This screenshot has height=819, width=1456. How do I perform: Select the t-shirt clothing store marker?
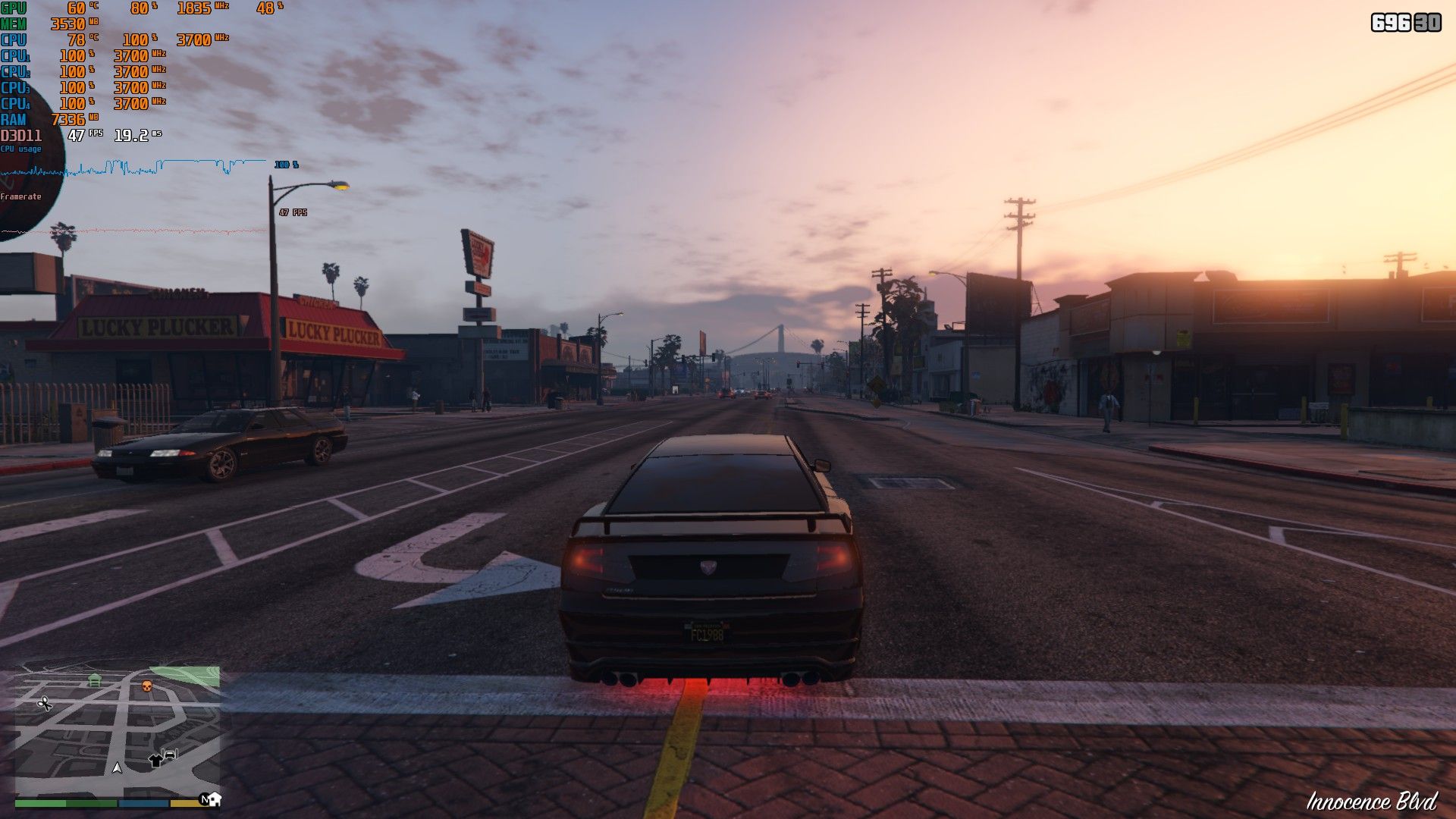click(155, 760)
